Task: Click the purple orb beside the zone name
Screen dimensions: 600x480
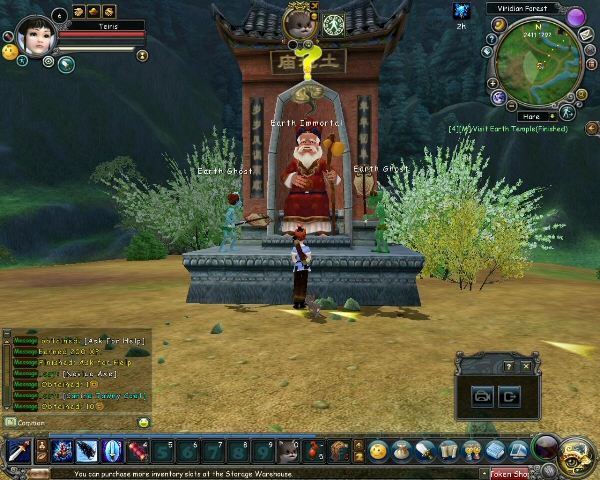Action: pos(575,17)
